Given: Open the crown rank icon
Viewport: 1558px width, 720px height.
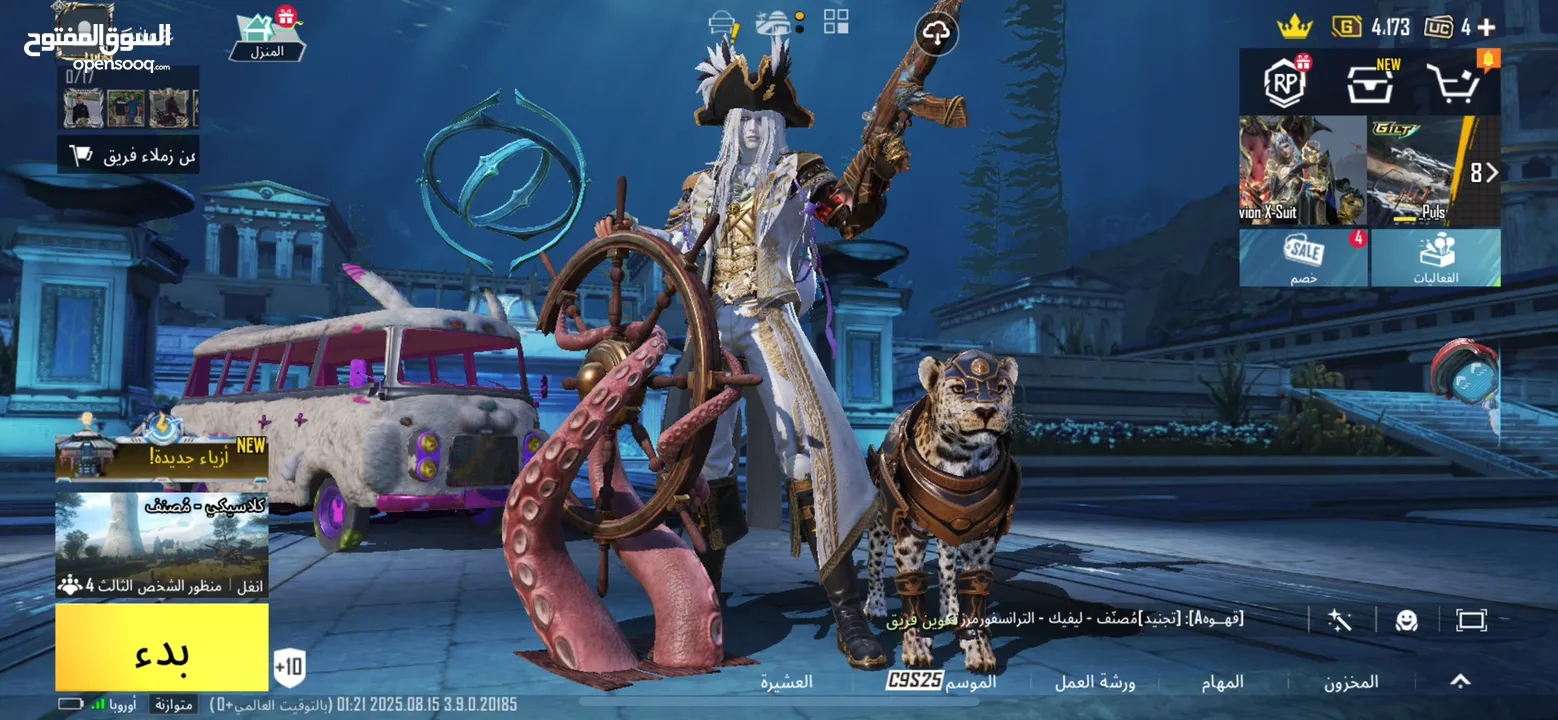Looking at the screenshot, I should [1294, 26].
